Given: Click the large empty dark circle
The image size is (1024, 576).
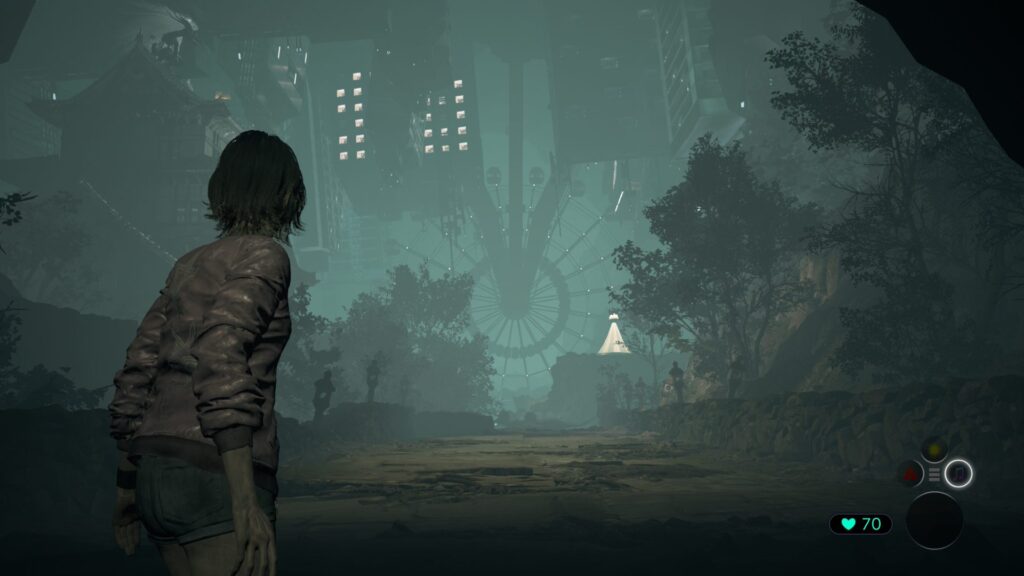Looking at the screenshot, I should click(x=934, y=520).
